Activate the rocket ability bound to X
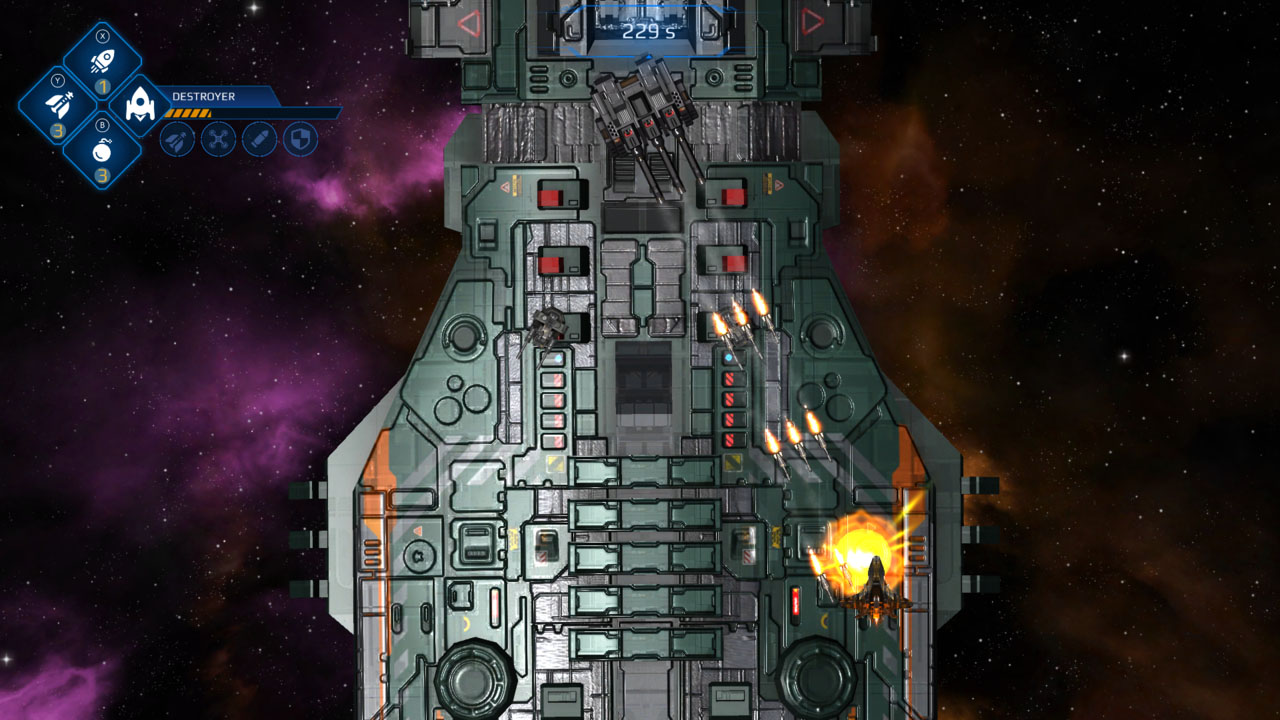Image resolution: width=1280 pixels, height=720 pixels. (x=102, y=57)
